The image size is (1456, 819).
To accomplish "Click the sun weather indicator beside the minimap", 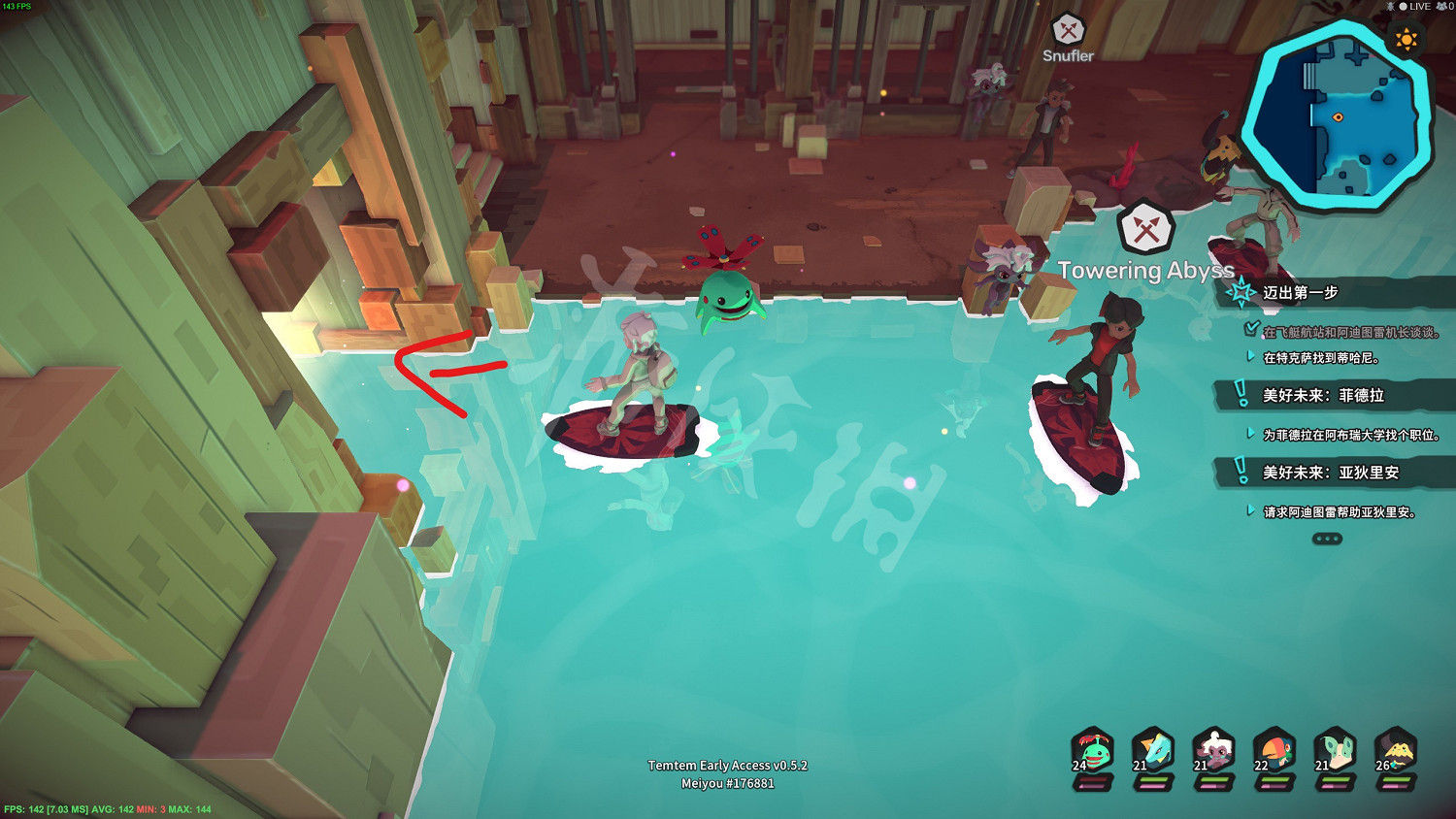I will coord(1406,41).
